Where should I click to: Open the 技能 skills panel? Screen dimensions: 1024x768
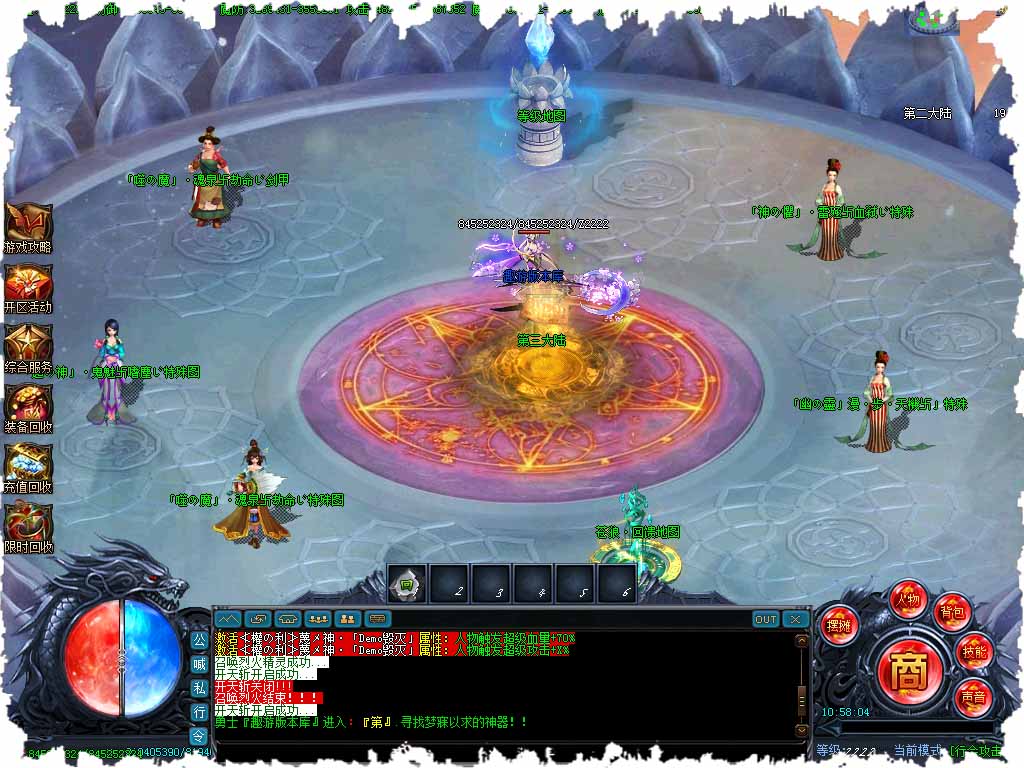973,651
